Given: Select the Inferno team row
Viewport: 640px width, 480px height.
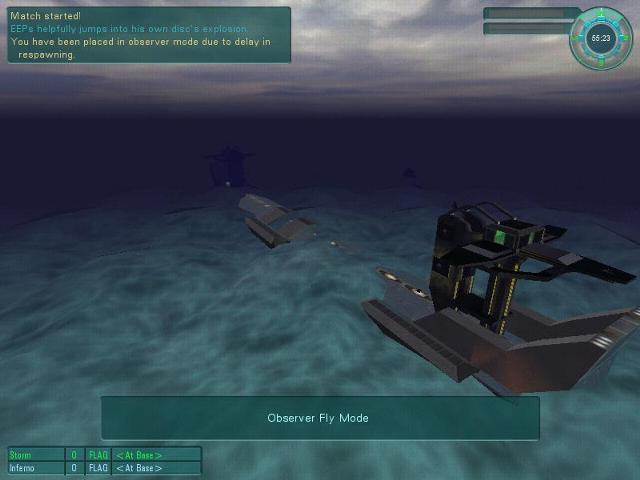Looking at the screenshot, I should [104, 468].
